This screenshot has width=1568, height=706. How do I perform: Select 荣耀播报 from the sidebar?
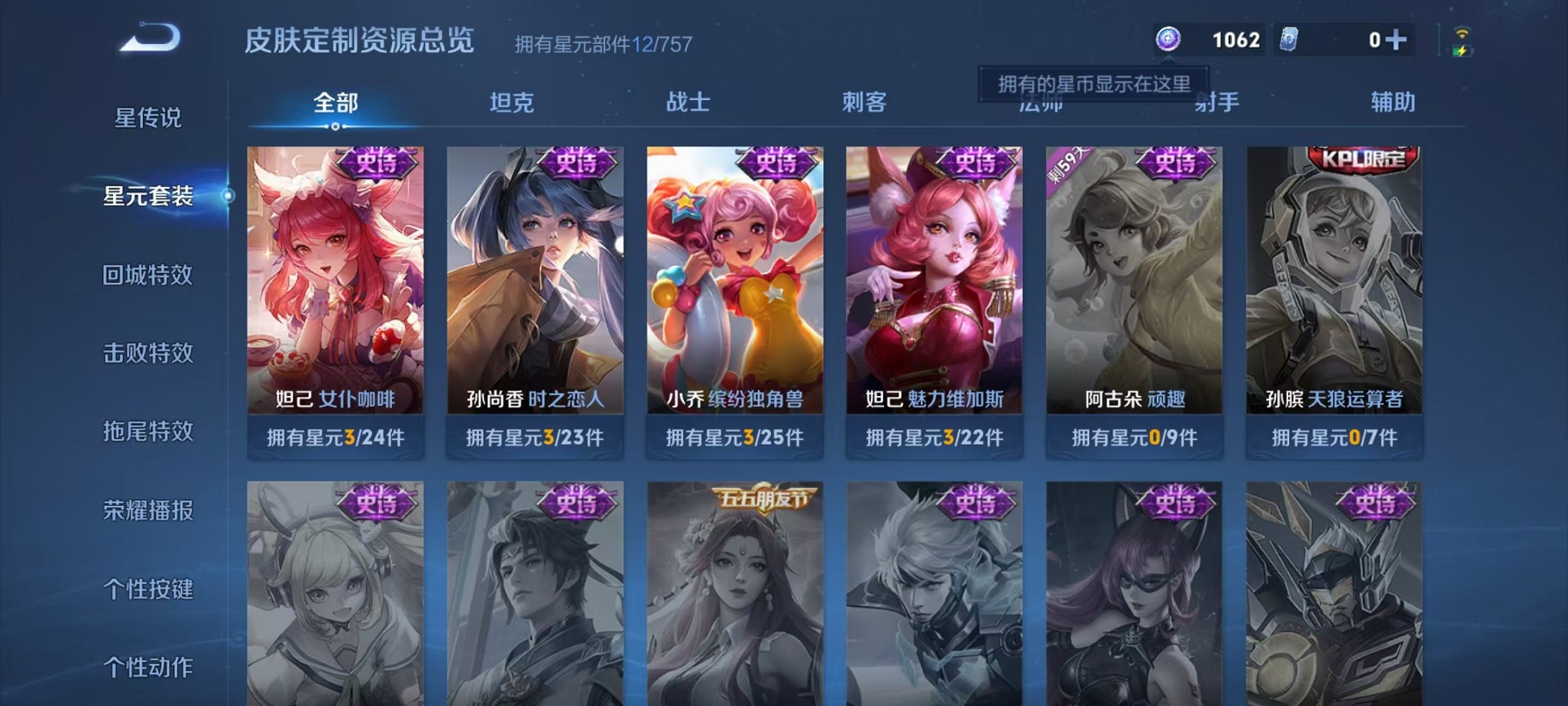148,511
